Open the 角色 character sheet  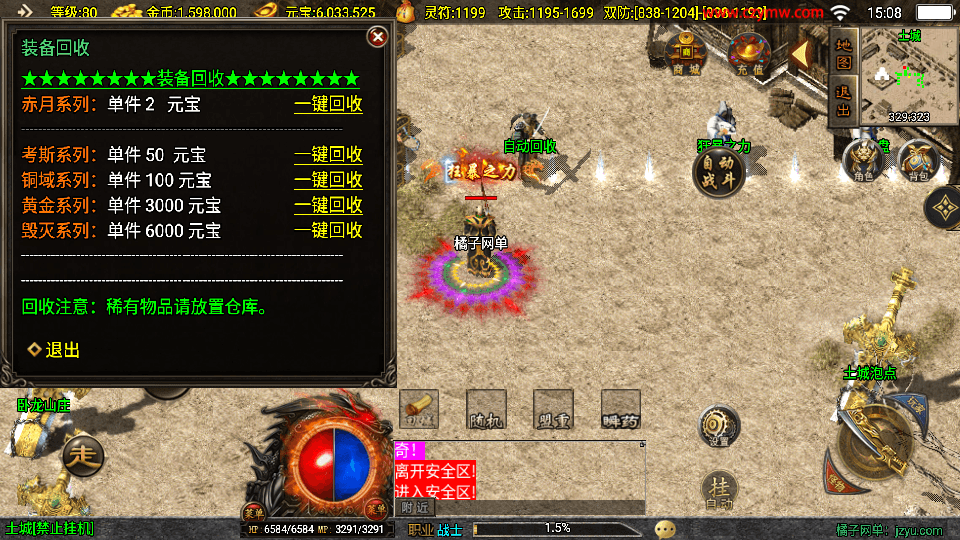click(x=863, y=161)
